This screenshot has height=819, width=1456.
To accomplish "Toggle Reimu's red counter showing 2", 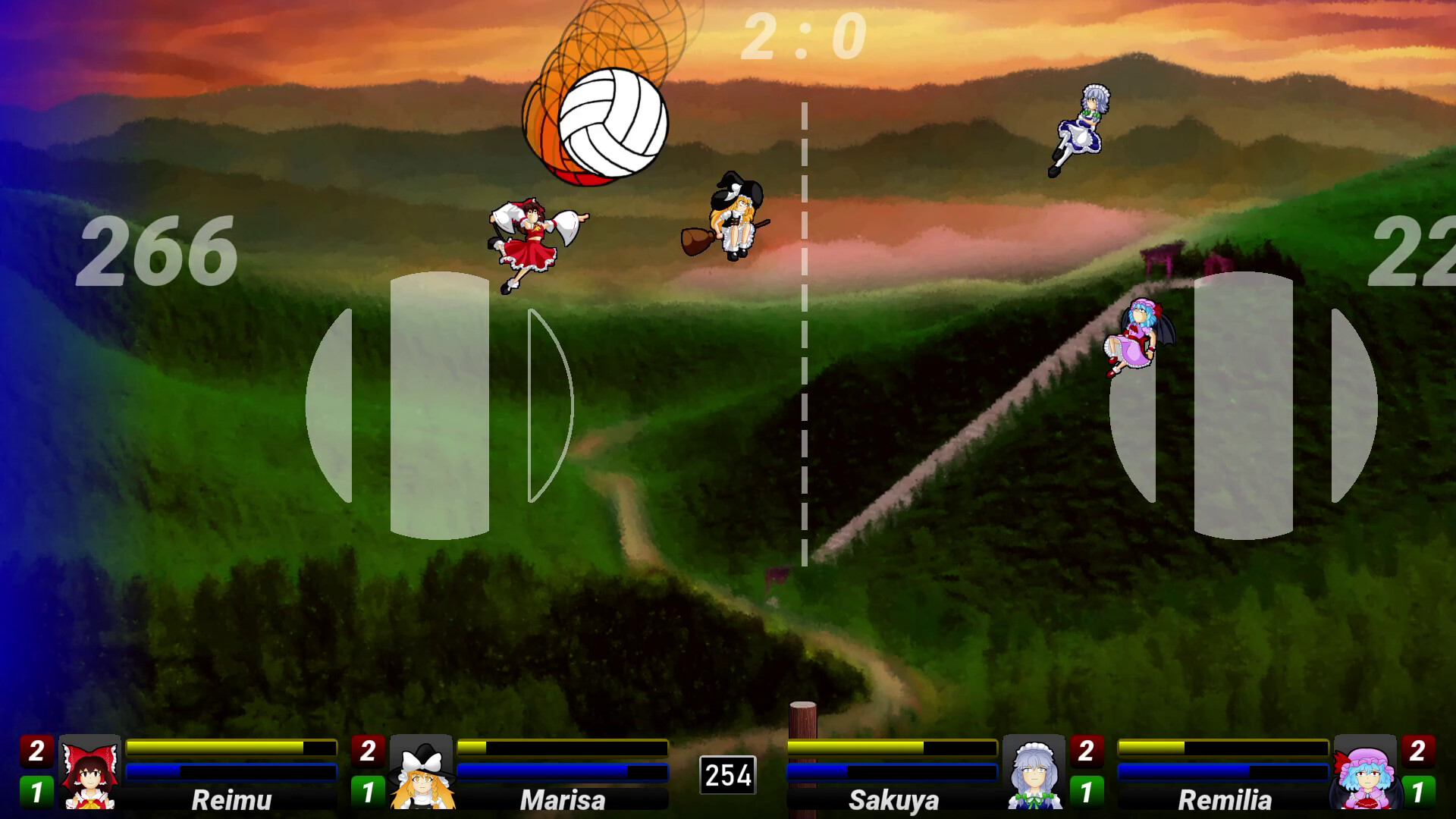I will pos(36,749).
